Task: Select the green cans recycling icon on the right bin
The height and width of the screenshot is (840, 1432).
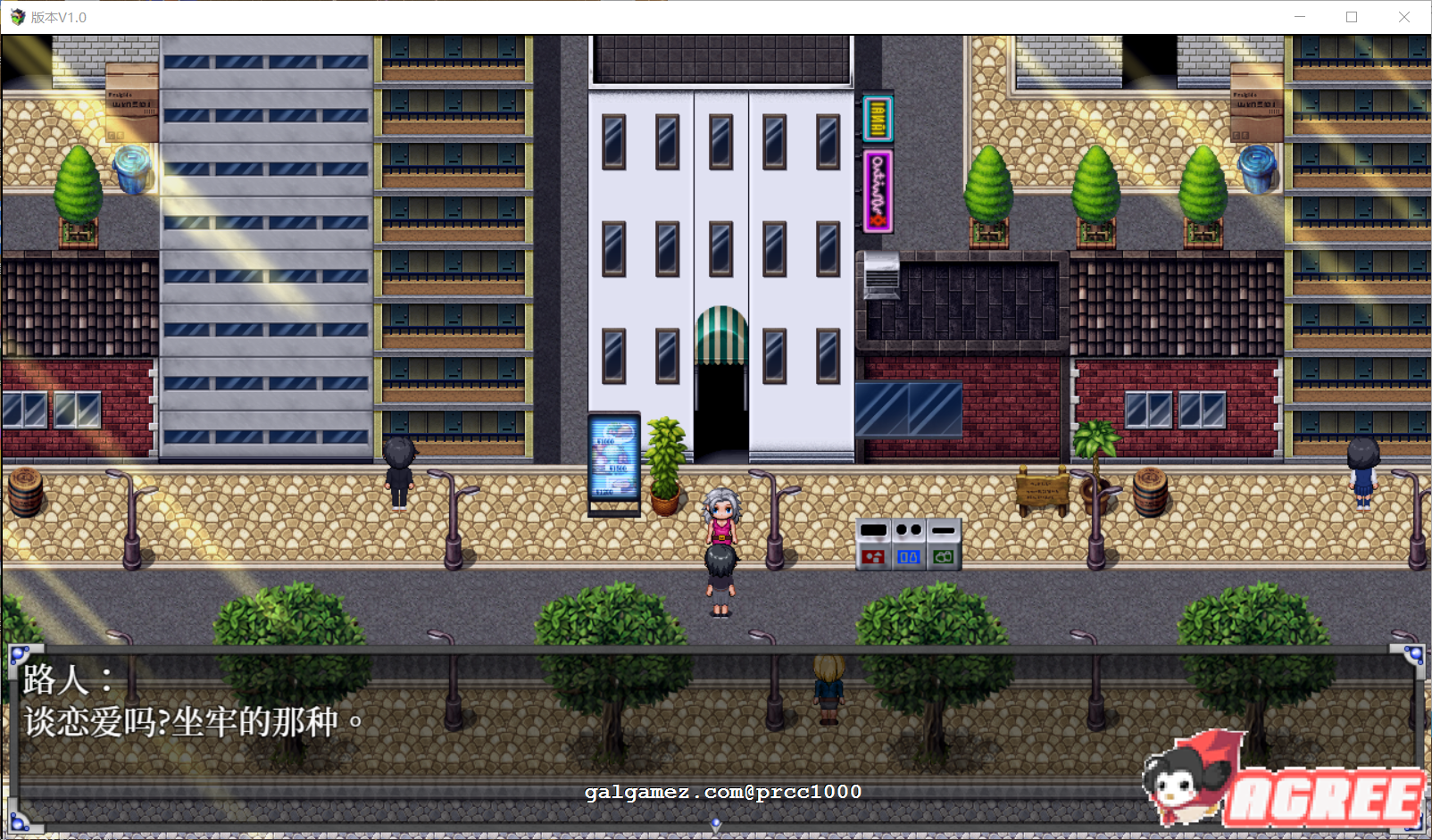Action: [x=943, y=559]
